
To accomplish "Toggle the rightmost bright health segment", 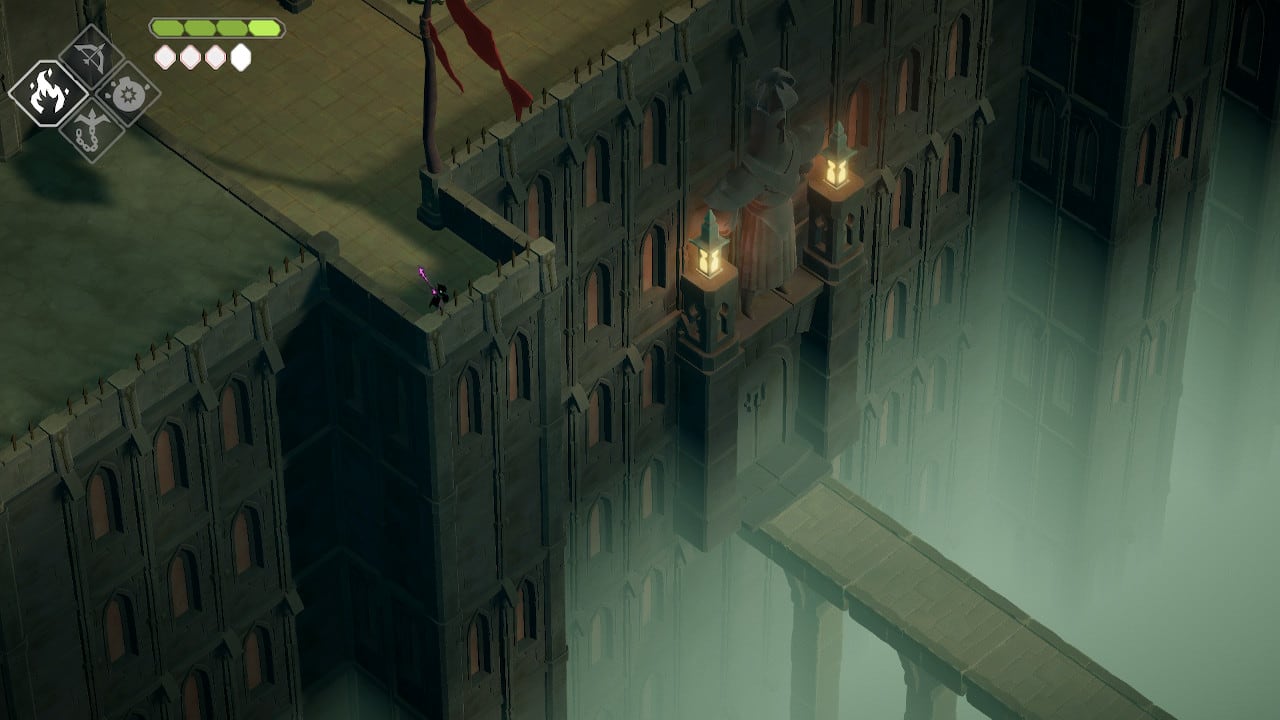I will pos(263,29).
